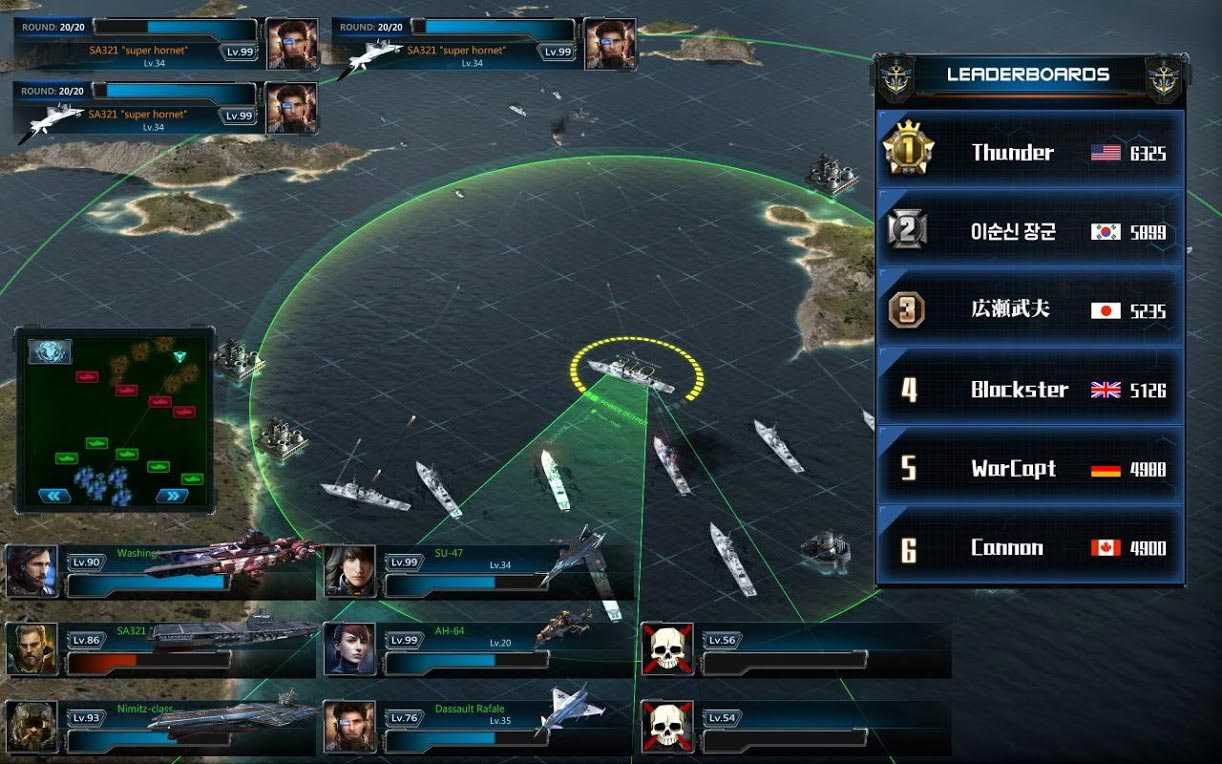Choose the third-ranked player with Japanese flag

tap(1030, 310)
